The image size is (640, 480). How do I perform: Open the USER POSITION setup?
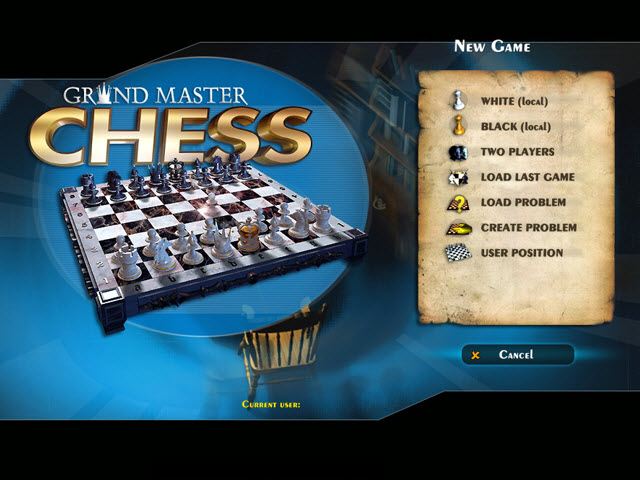pyautogui.click(x=521, y=253)
